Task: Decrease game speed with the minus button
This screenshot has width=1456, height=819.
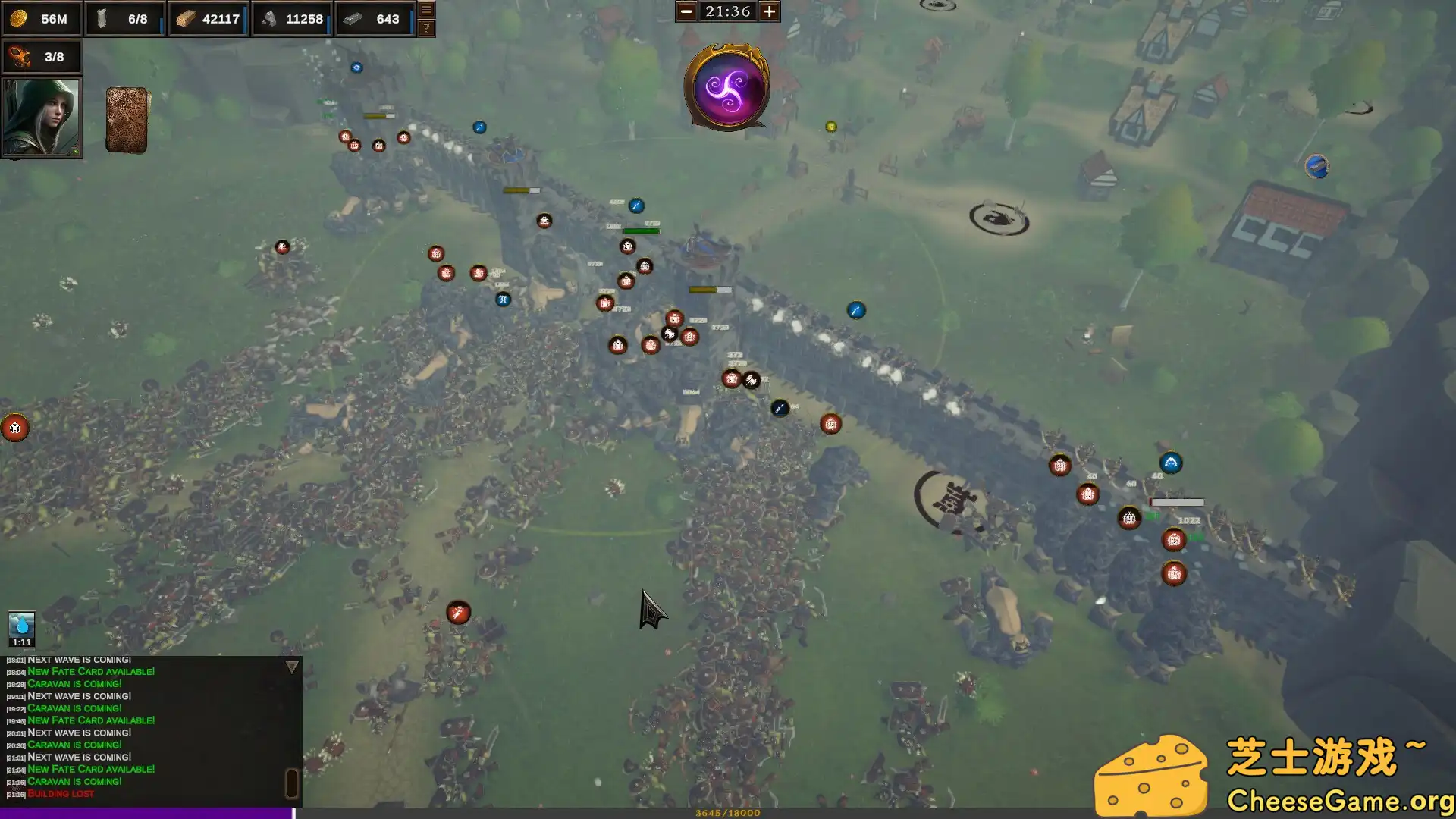Action: pyautogui.click(x=686, y=11)
